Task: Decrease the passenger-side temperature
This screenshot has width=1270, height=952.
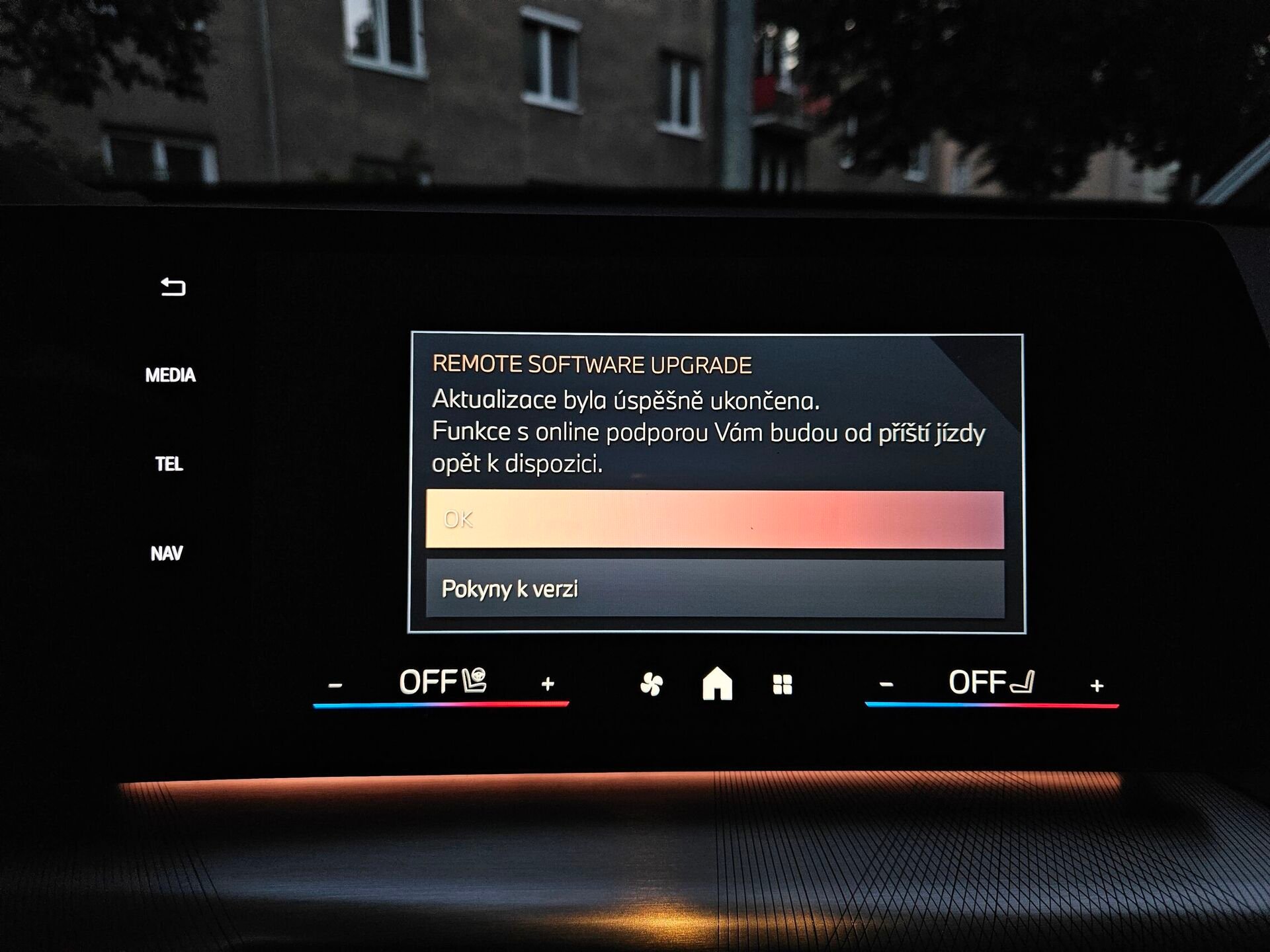Action: [x=887, y=684]
